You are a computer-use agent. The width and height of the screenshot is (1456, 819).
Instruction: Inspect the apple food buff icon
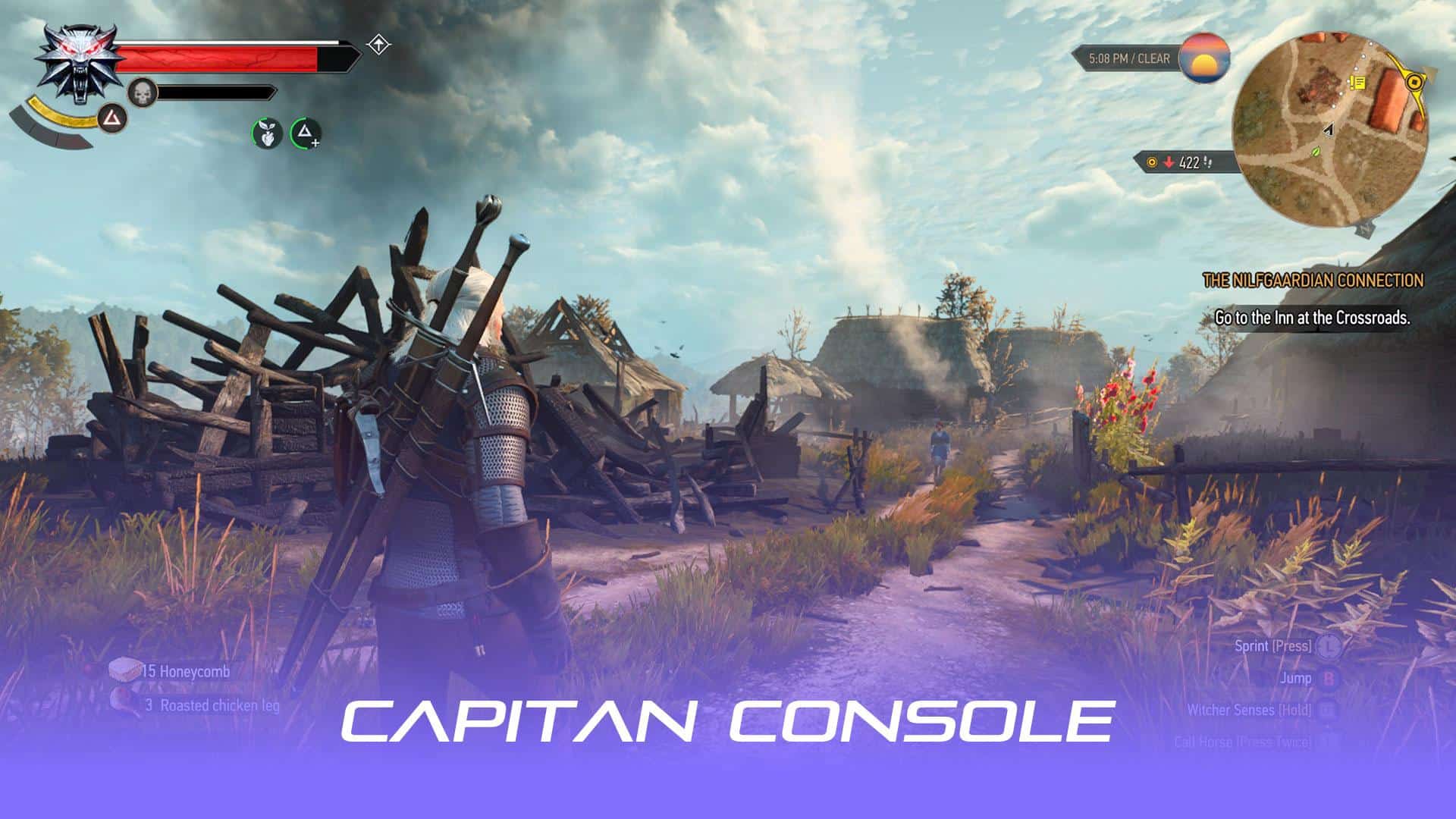click(x=267, y=133)
